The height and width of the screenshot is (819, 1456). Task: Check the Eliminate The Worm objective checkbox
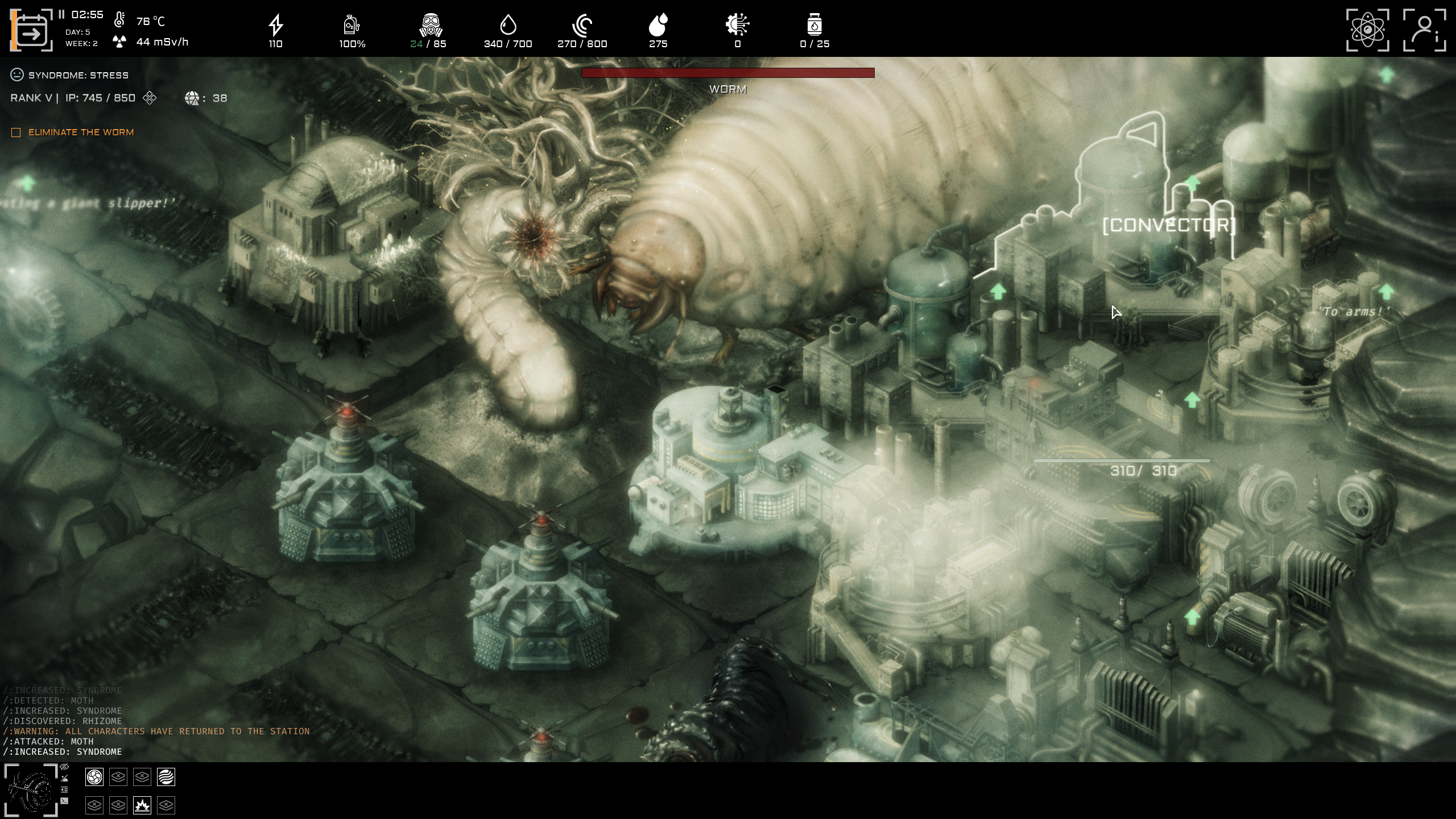tap(15, 132)
